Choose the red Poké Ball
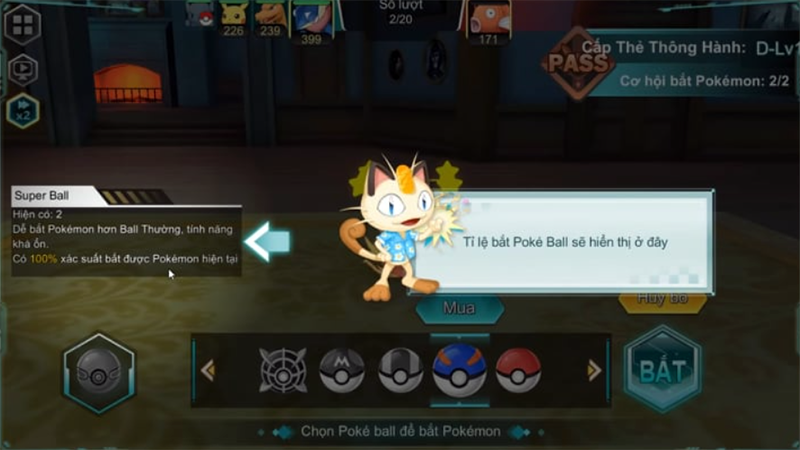Viewport: 800px width, 450px height. click(x=518, y=370)
